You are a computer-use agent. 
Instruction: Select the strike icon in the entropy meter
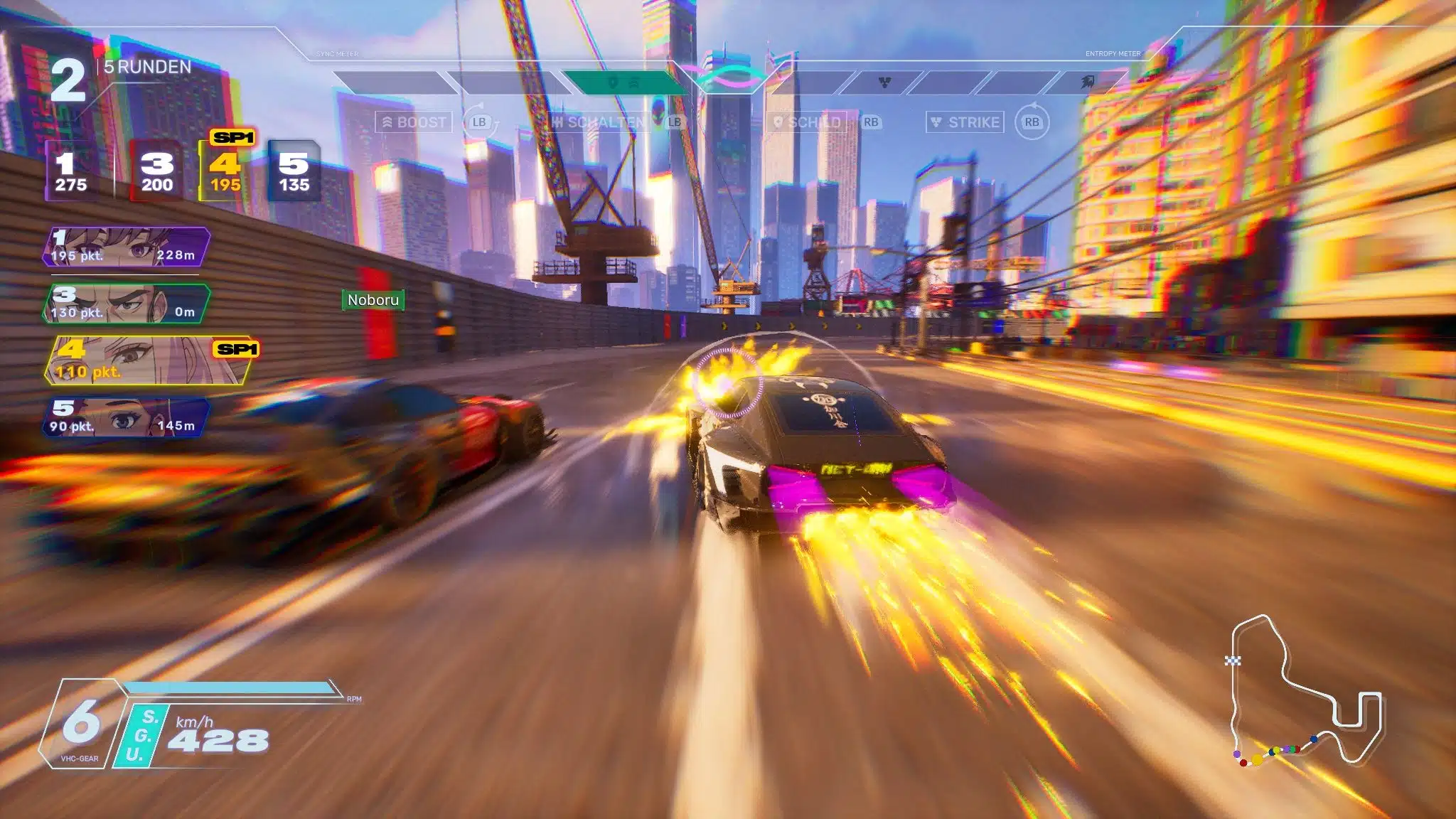point(884,83)
